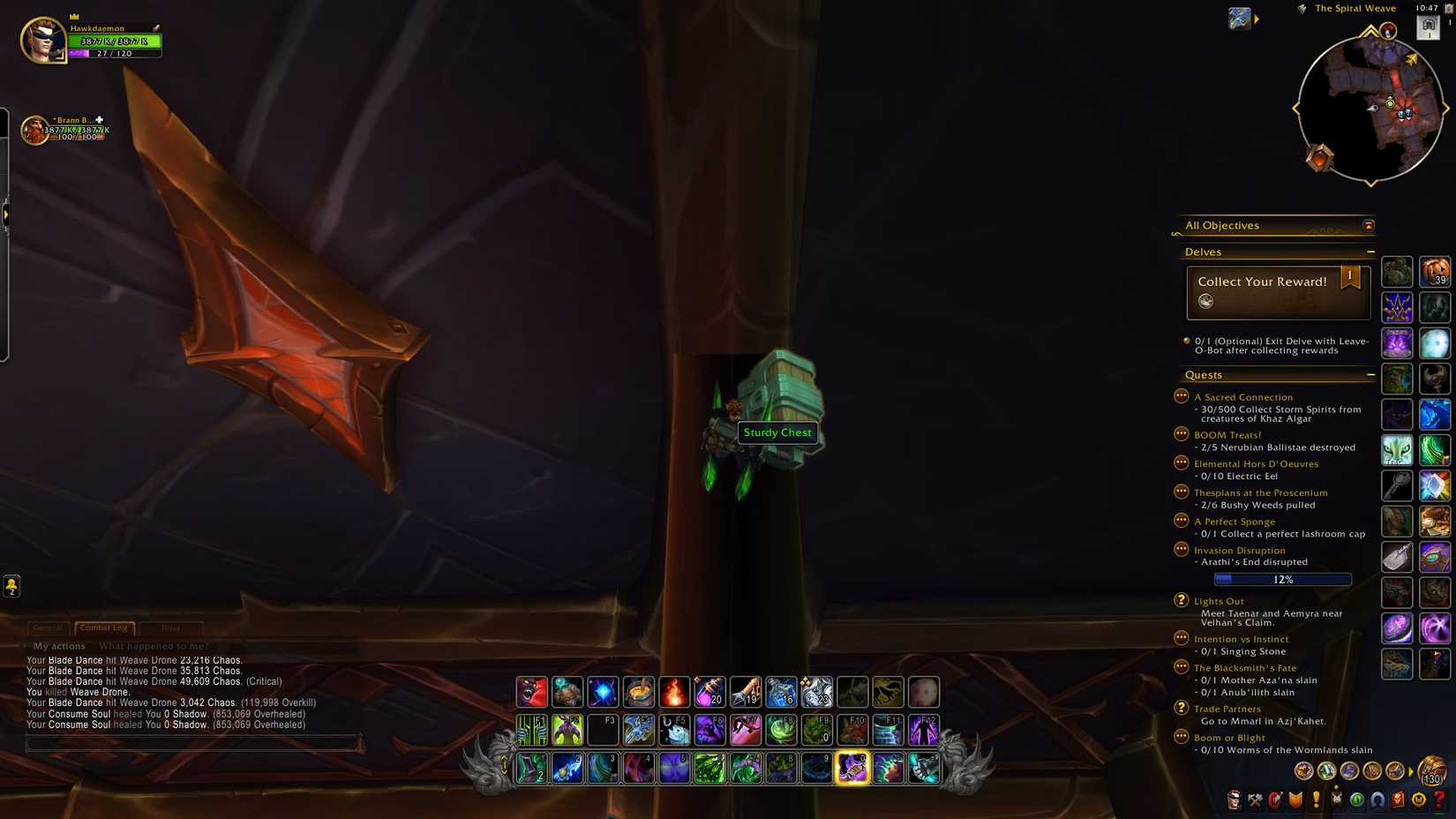Select the healing potion with 20 charges
Viewport: 1456px width, 819px height.
710,693
